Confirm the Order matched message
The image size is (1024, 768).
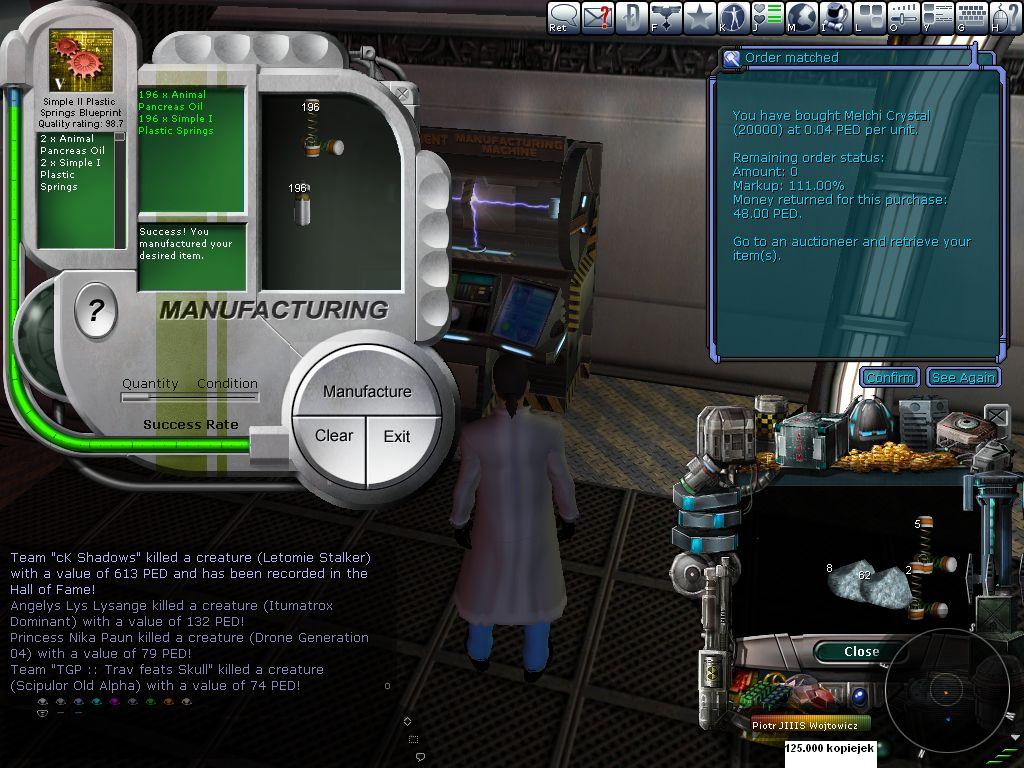point(889,377)
